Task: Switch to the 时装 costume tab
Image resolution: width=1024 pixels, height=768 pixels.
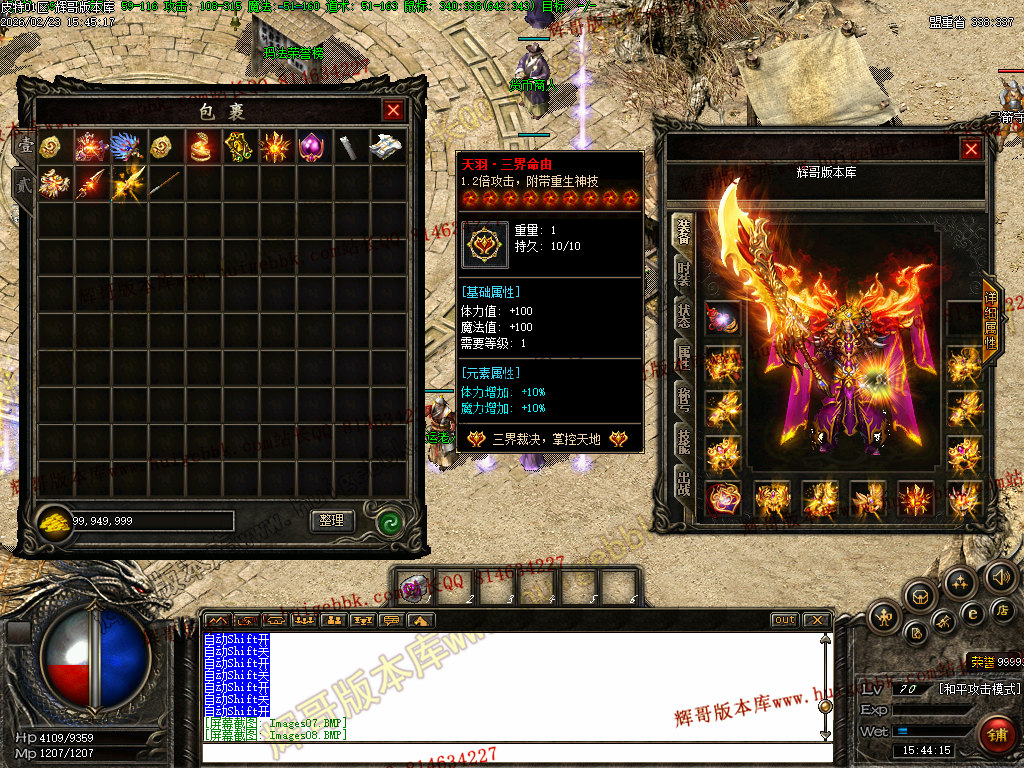Action: 683,271
